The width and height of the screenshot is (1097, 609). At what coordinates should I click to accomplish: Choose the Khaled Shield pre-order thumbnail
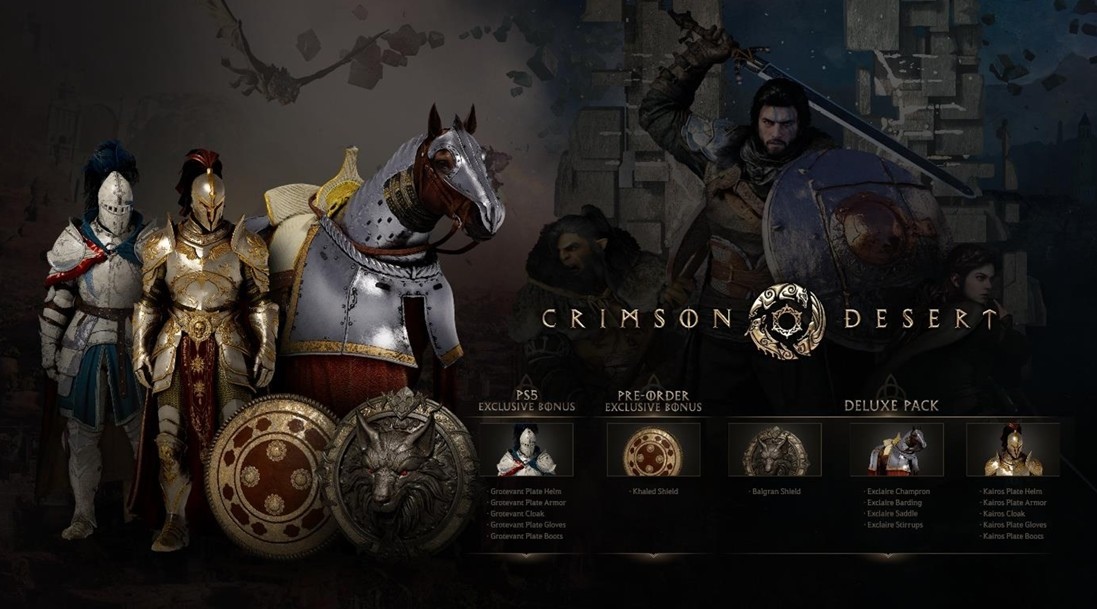tap(653, 450)
